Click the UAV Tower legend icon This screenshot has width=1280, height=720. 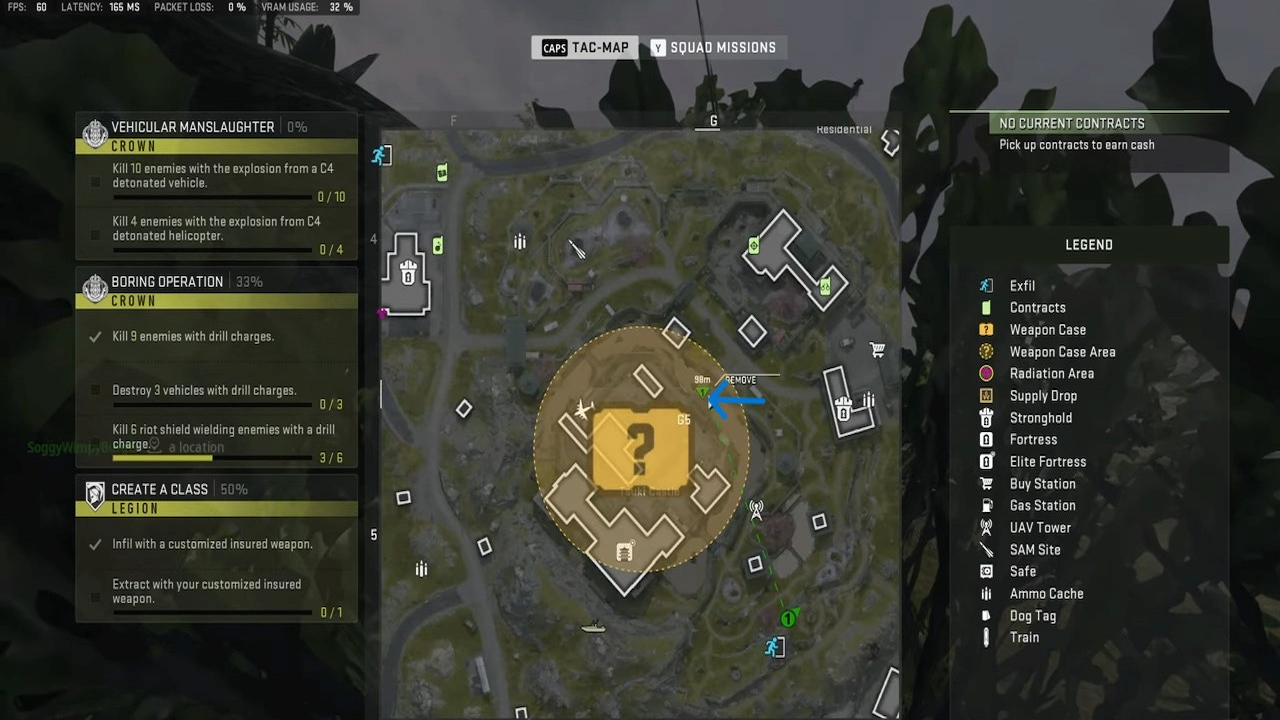(x=986, y=527)
